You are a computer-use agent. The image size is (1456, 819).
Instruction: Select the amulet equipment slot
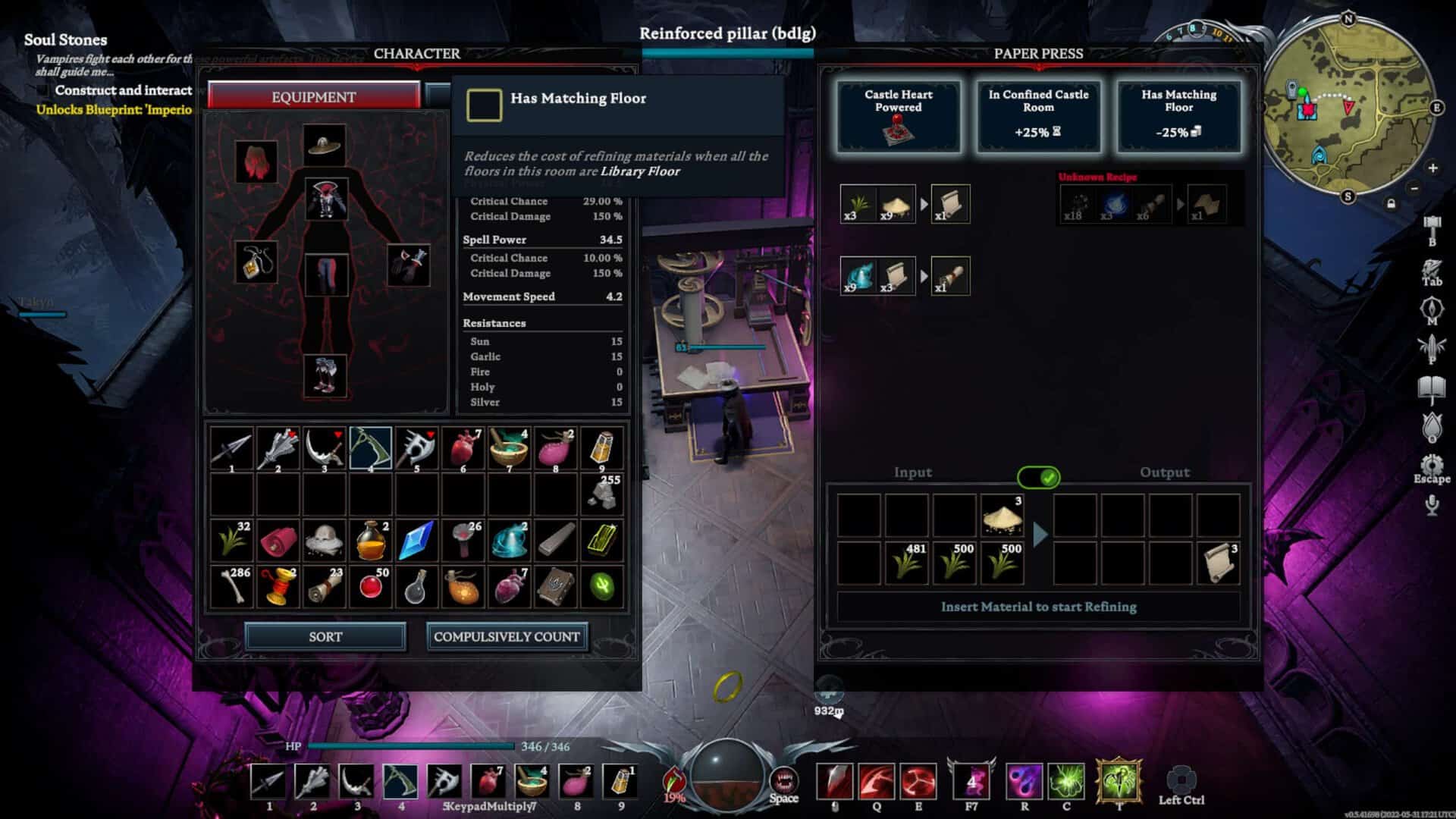[x=256, y=262]
